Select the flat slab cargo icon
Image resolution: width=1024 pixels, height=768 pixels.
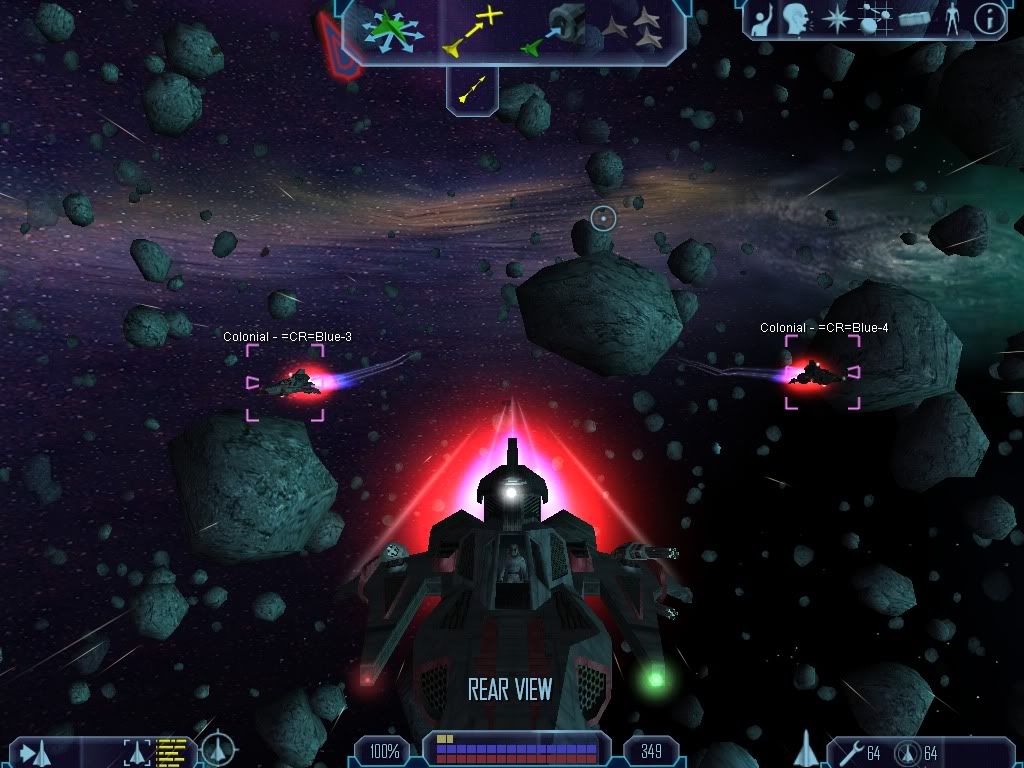914,19
